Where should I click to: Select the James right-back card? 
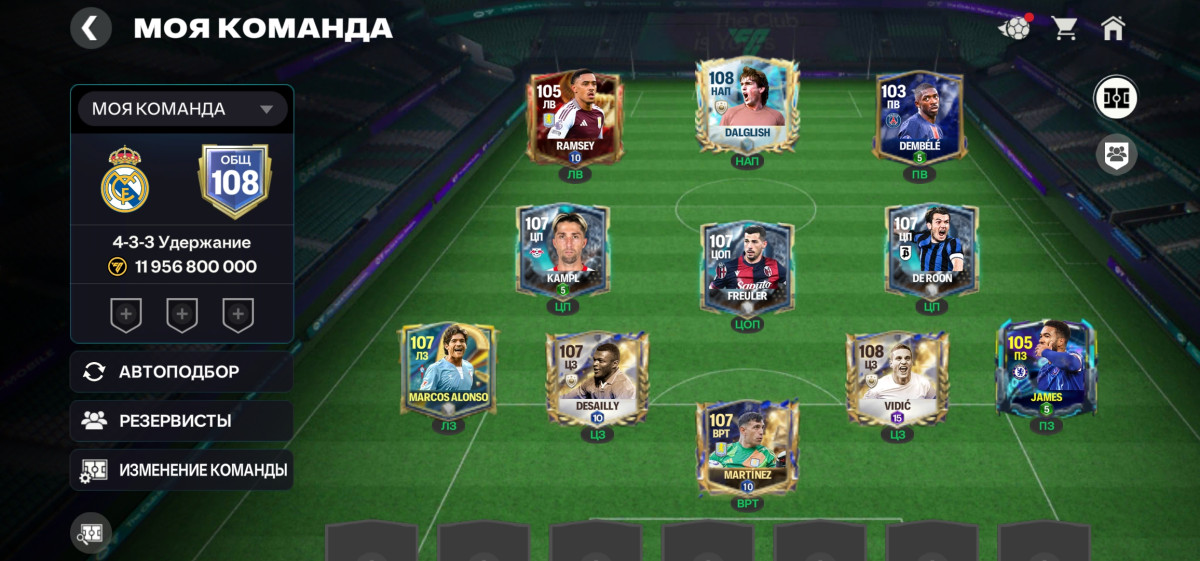click(x=1047, y=368)
